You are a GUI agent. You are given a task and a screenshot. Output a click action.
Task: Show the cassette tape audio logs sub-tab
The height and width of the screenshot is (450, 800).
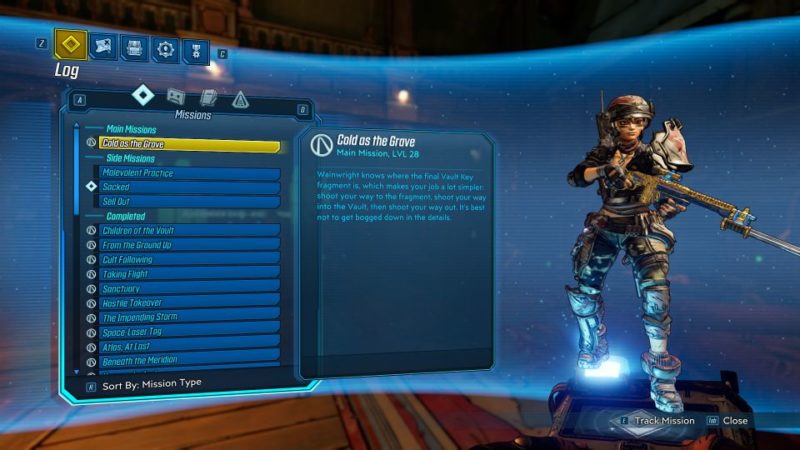coord(175,96)
